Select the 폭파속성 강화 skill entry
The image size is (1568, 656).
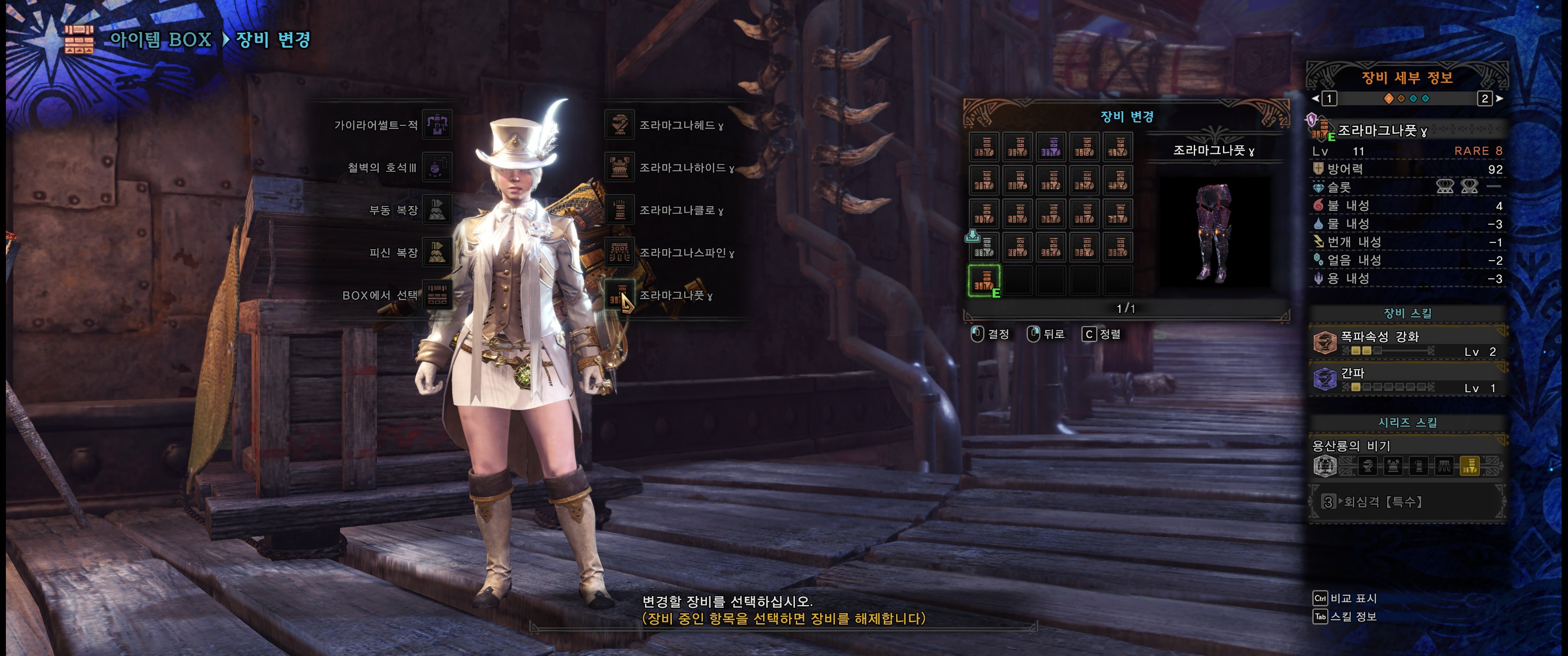click(1406, 343)
